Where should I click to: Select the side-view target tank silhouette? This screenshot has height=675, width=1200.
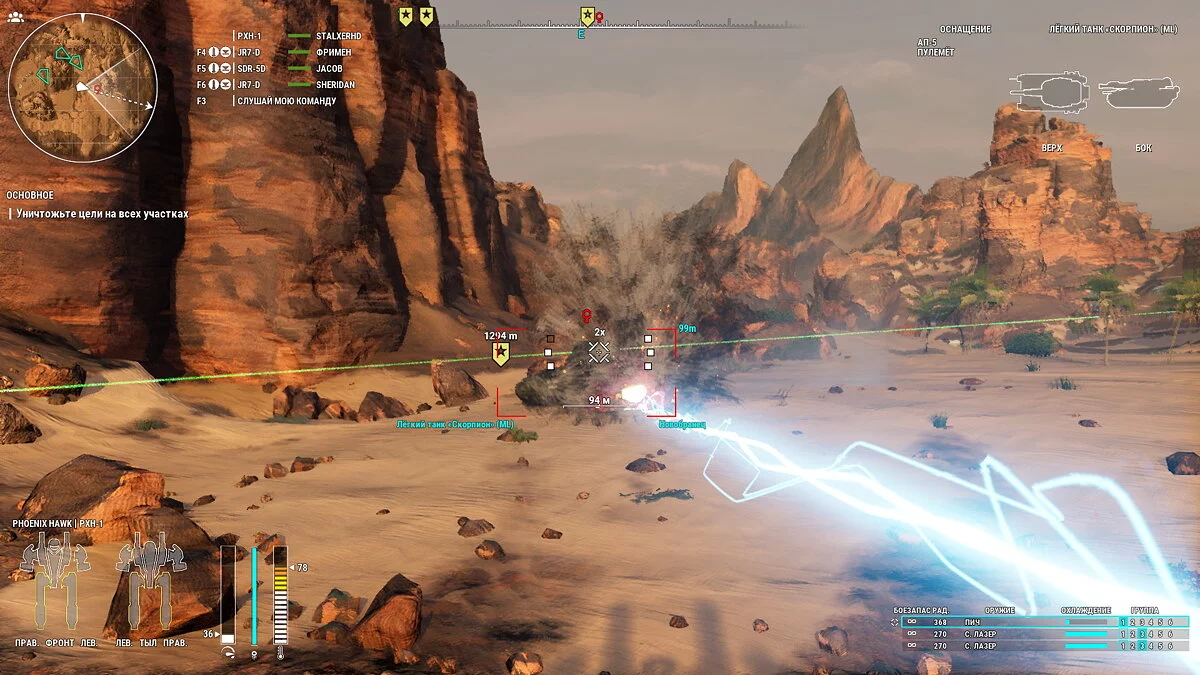click(1139, 93)
